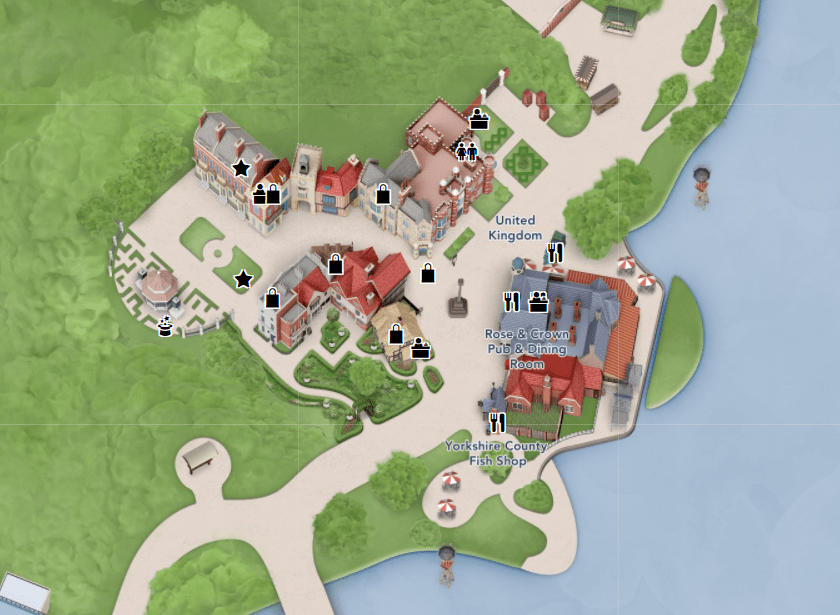The image size is (840, 615).
Task: Open the star marker on the garden lawn
Action: (243, 279)
